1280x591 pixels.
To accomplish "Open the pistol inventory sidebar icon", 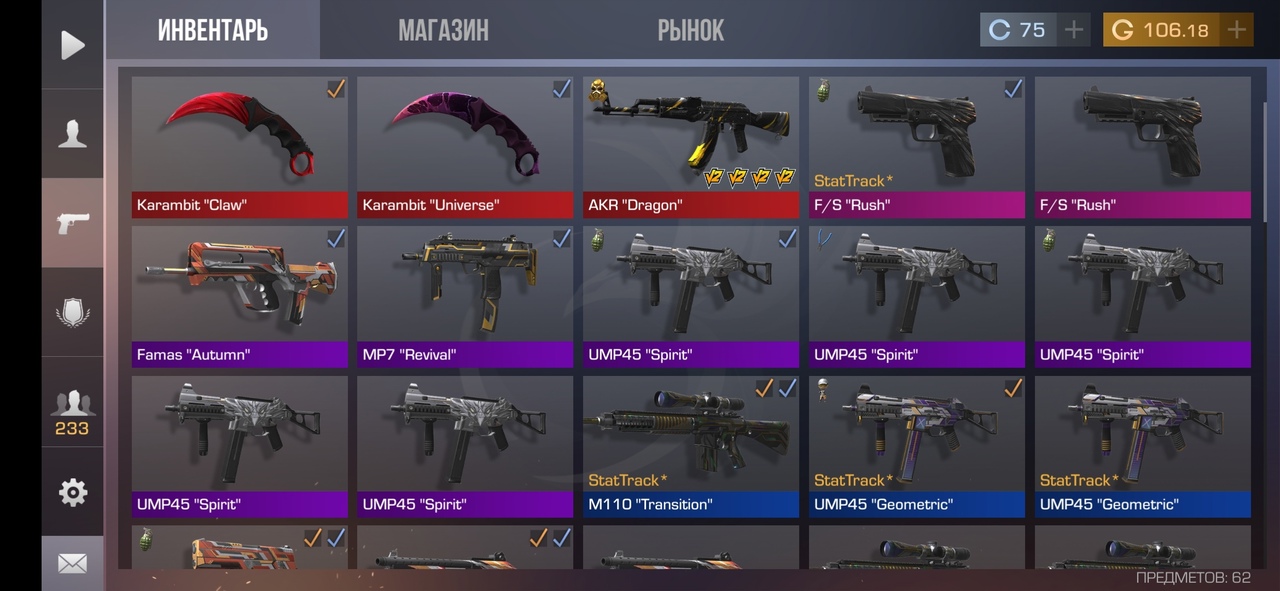I will pos(72,223).
